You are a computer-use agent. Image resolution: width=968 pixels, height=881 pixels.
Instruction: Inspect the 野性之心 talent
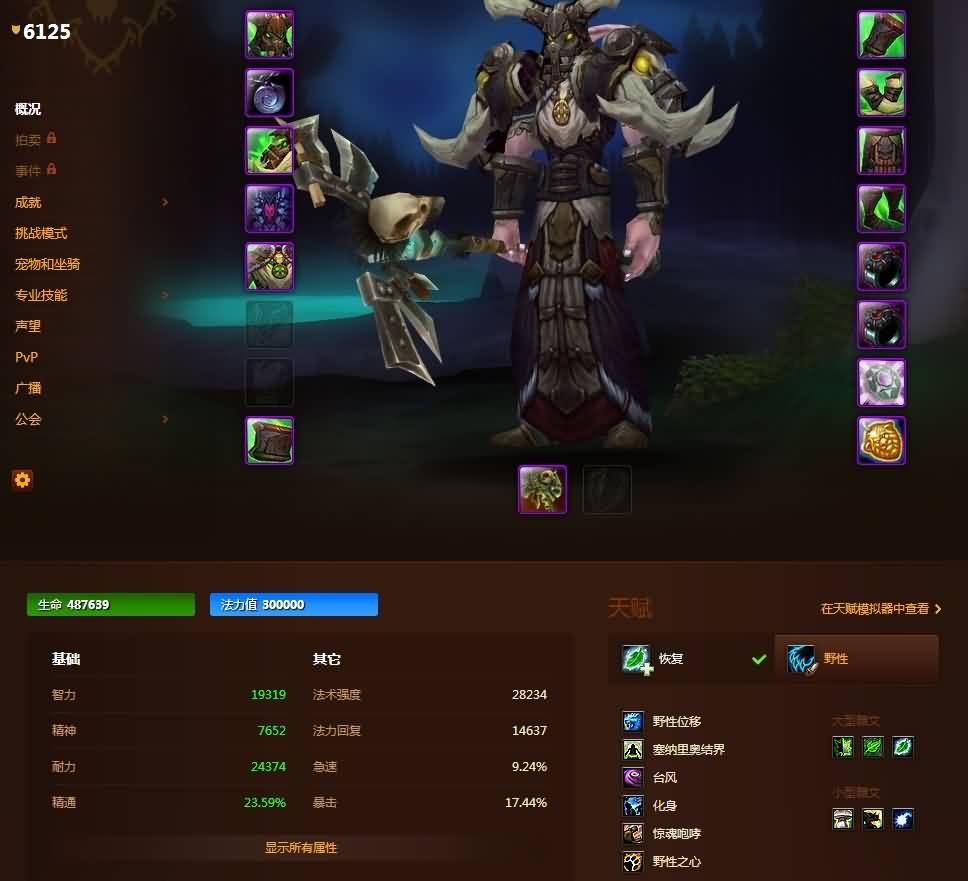click(x=676, y=861)
